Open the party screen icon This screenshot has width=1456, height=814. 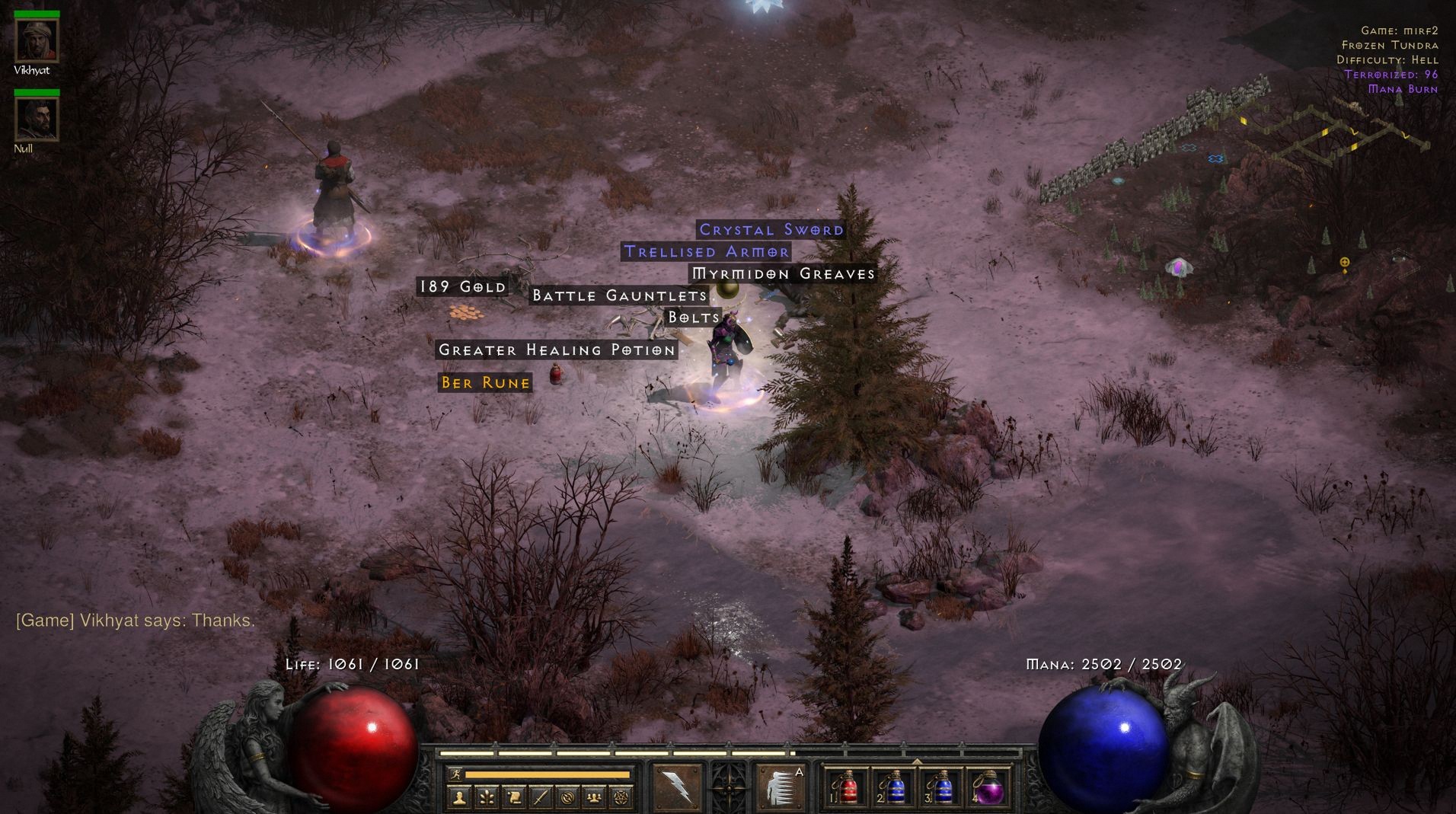tap(594, 800)
